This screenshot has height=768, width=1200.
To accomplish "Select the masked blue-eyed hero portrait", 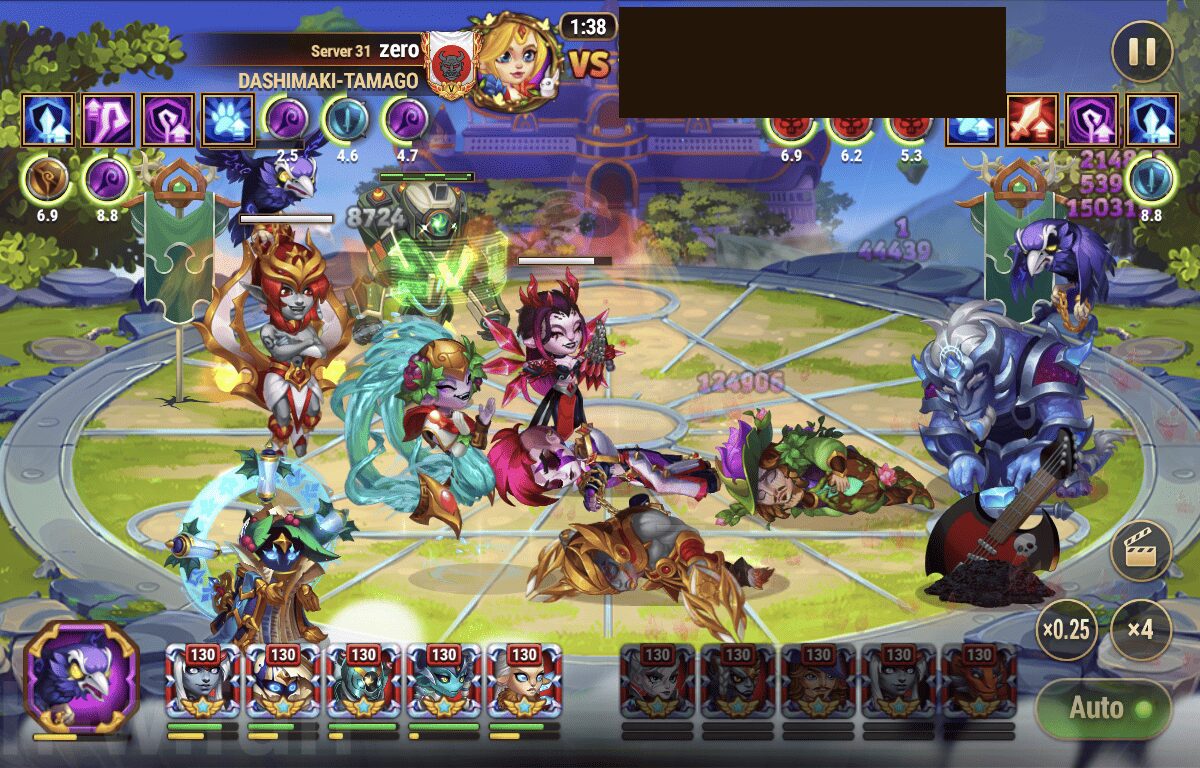I will pyautogui.click(x=283, y=681).
